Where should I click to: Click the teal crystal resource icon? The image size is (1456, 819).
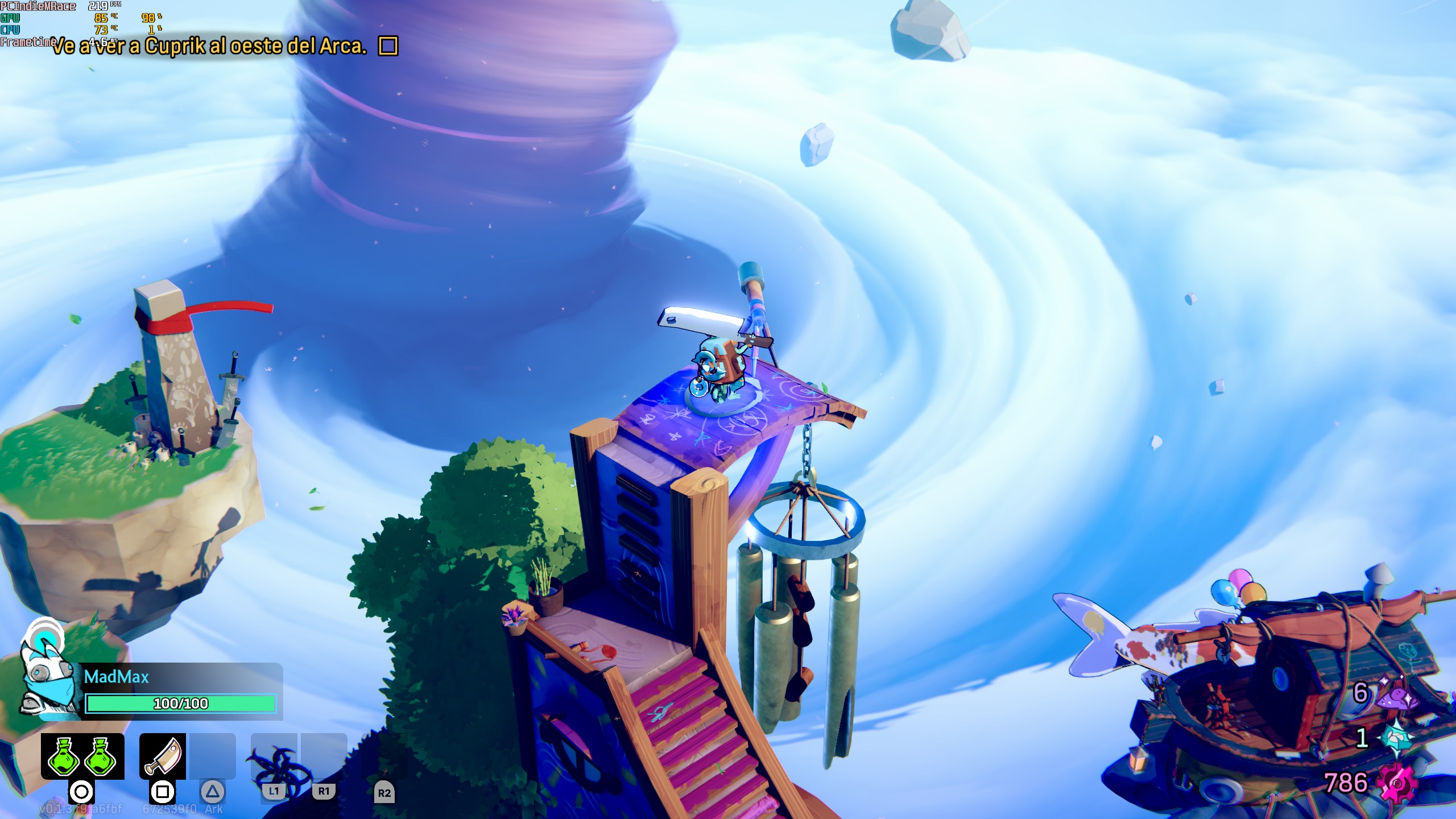(1397, 738)
